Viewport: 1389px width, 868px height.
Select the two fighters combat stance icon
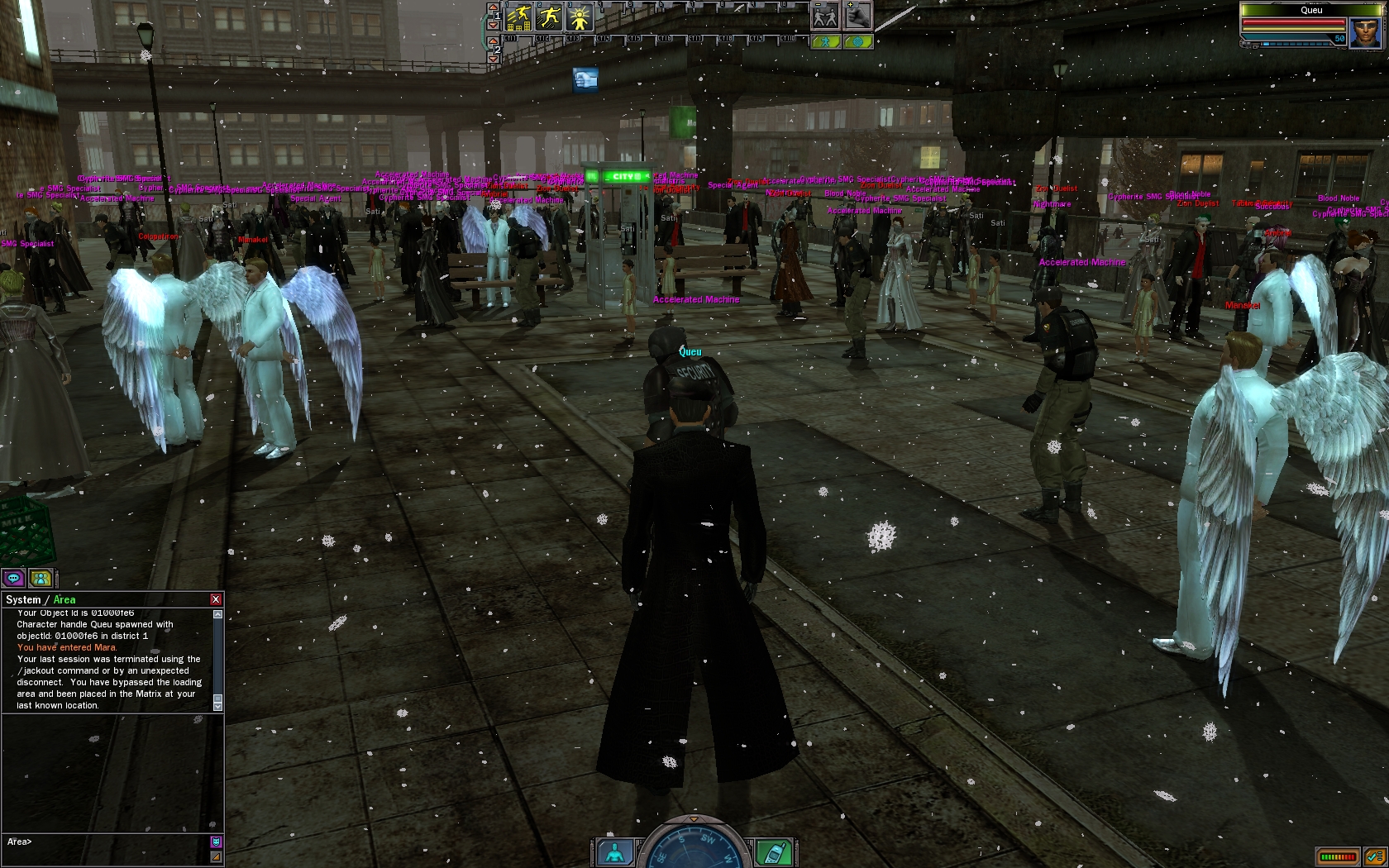click(x=824, y=17)
